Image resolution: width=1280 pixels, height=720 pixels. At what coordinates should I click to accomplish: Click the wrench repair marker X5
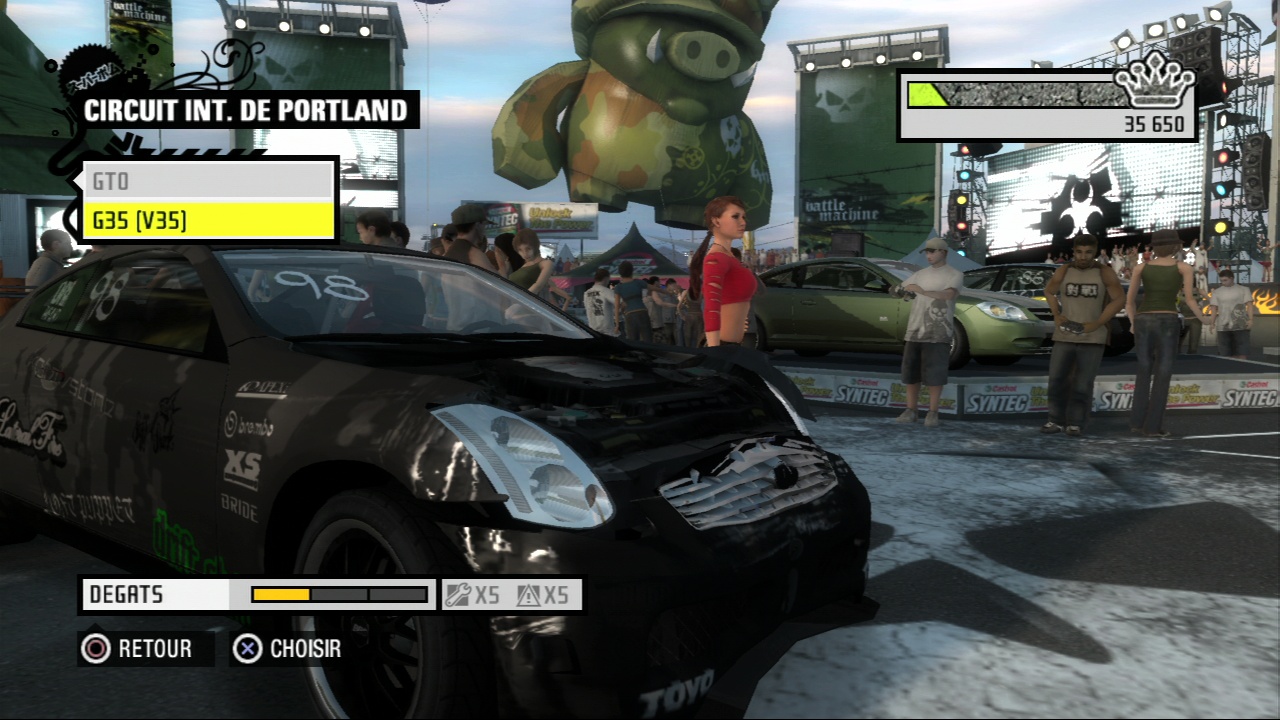(474, 595)
